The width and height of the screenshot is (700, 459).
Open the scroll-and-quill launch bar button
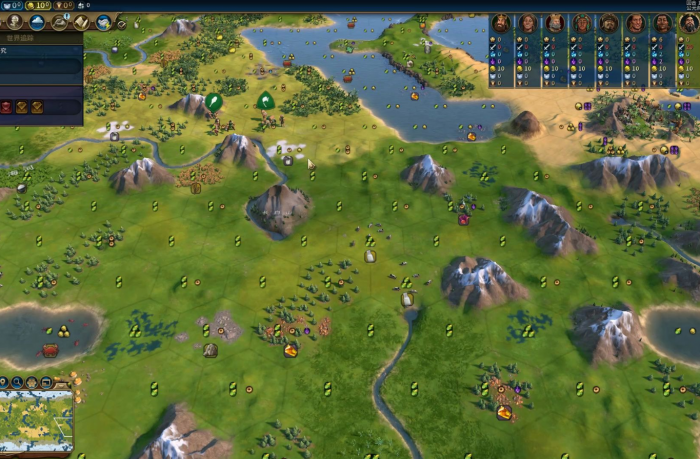click(x=81, y=22)
